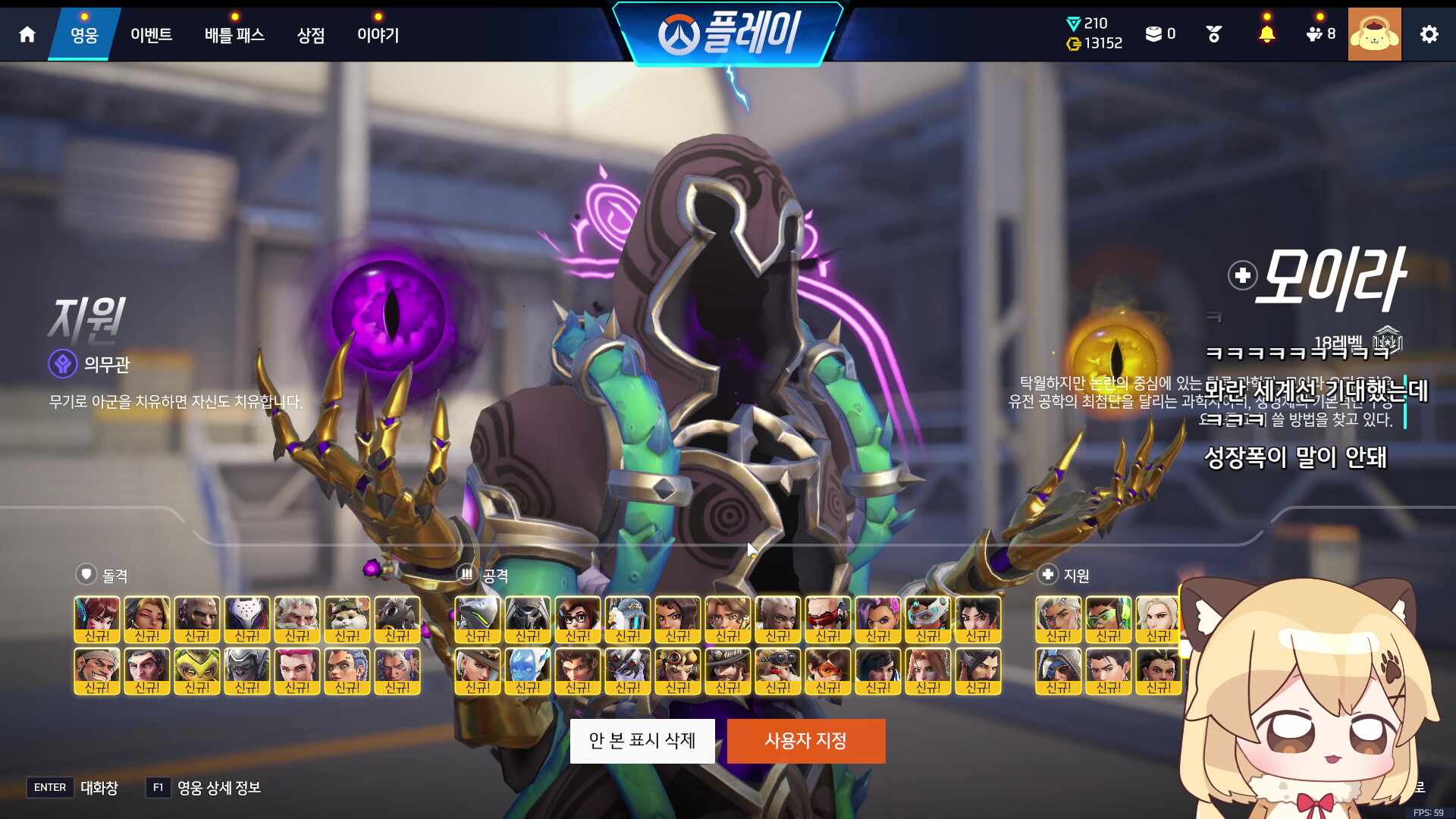1456x819 pixels.
Task: Switch to the 이야기 tab
Action: [x=378, y=35]
